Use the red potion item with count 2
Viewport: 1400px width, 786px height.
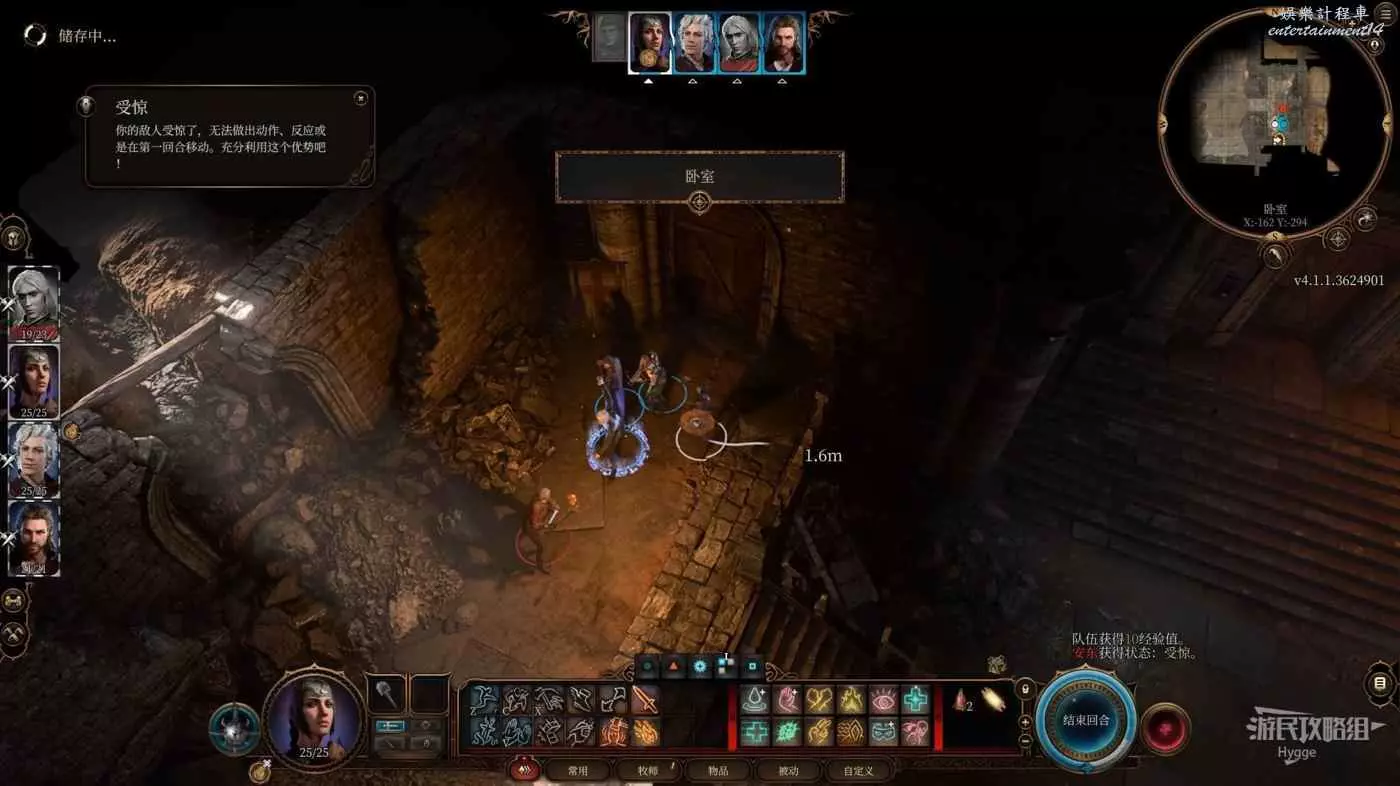(962, 702)
